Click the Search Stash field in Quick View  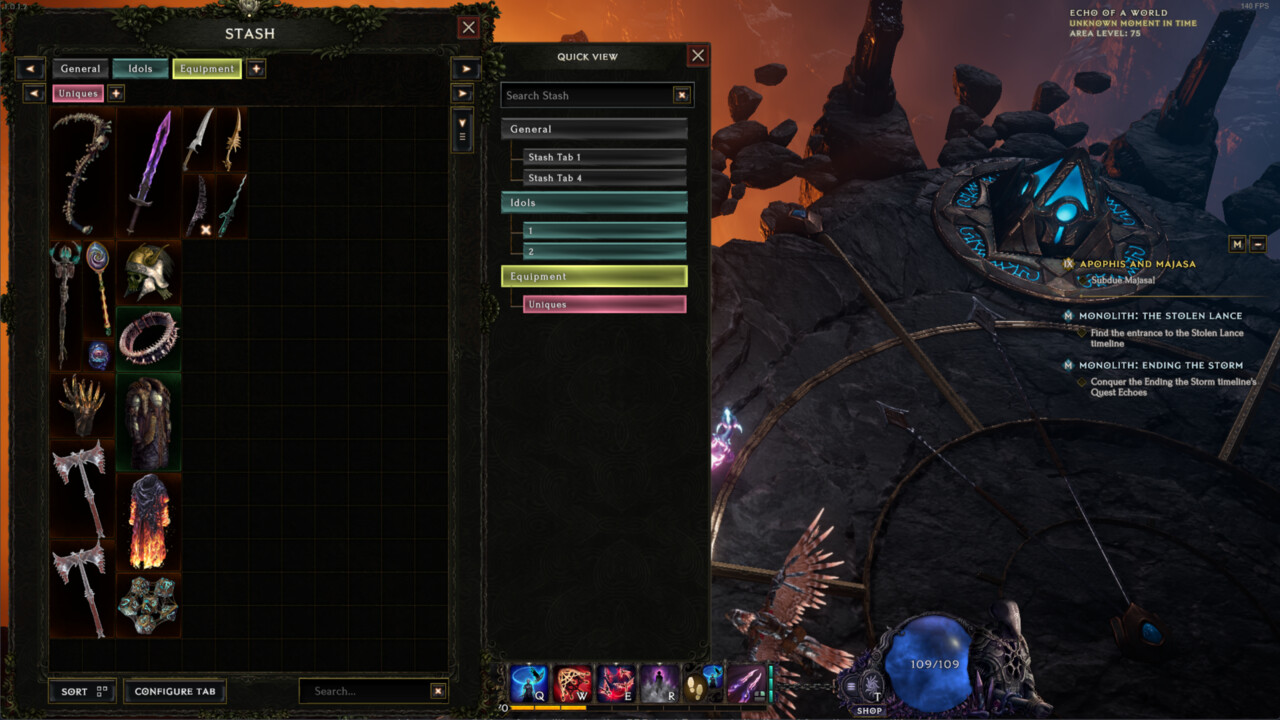point(586,95)
